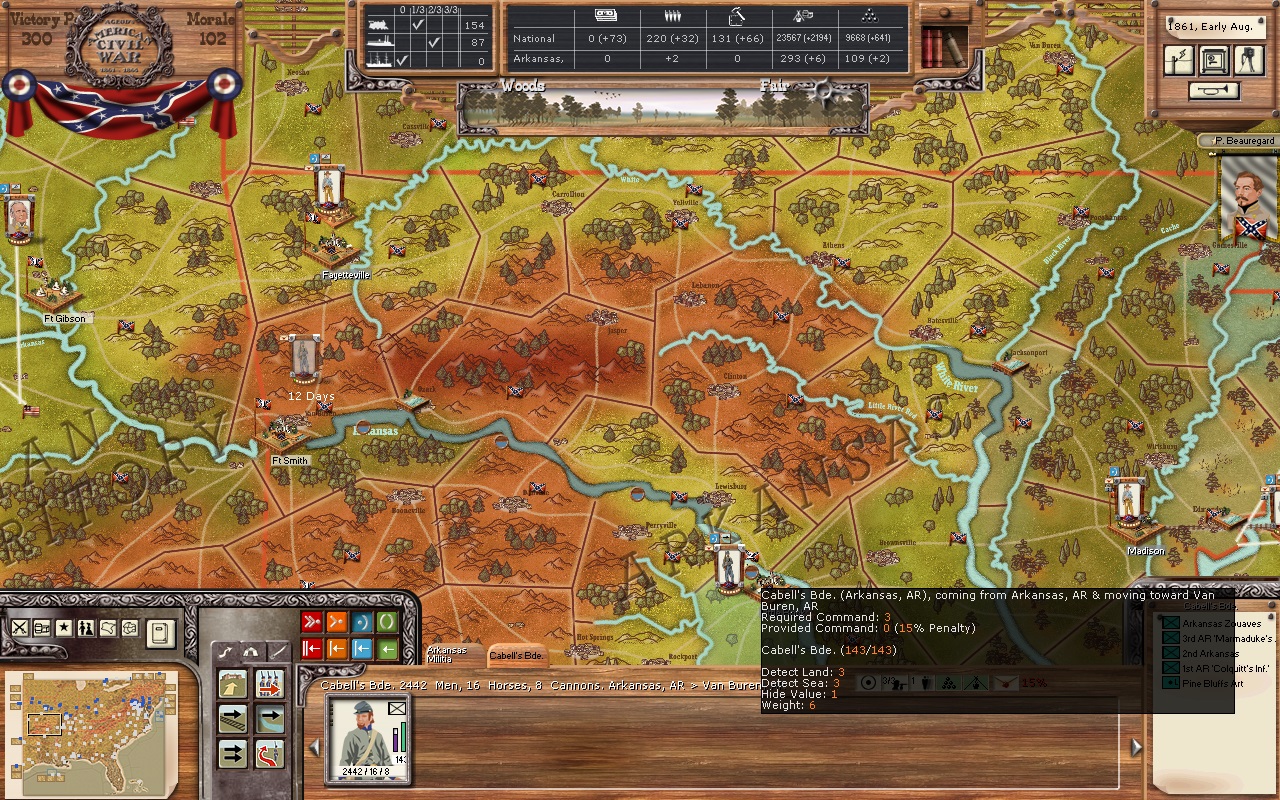Image resolution: width=1280 pixels, height=800 pixels.
Task: Activate the enter fort special order
Action: [233, 684]
